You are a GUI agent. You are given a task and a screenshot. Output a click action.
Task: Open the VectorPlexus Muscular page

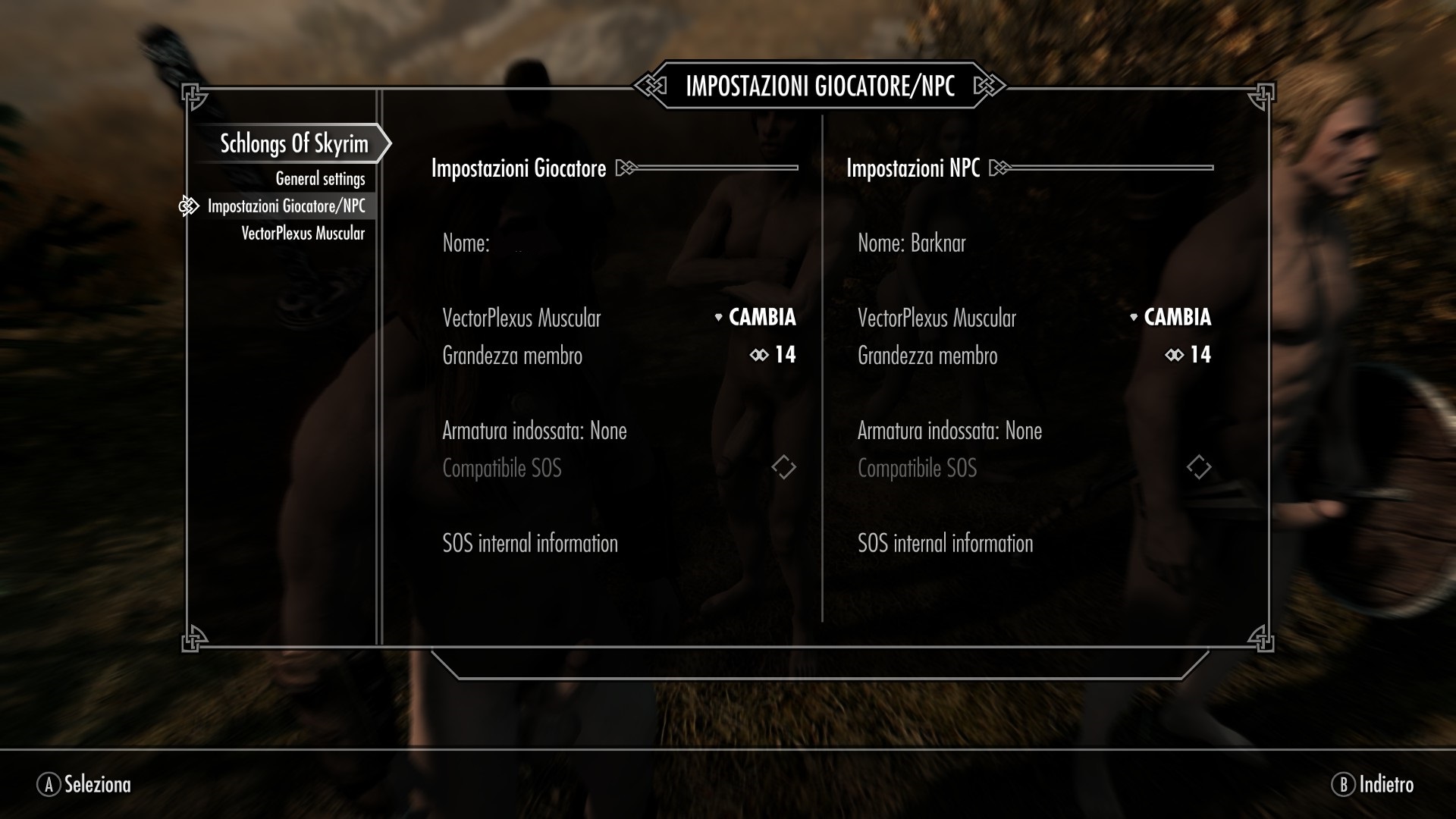coord(303,234)
